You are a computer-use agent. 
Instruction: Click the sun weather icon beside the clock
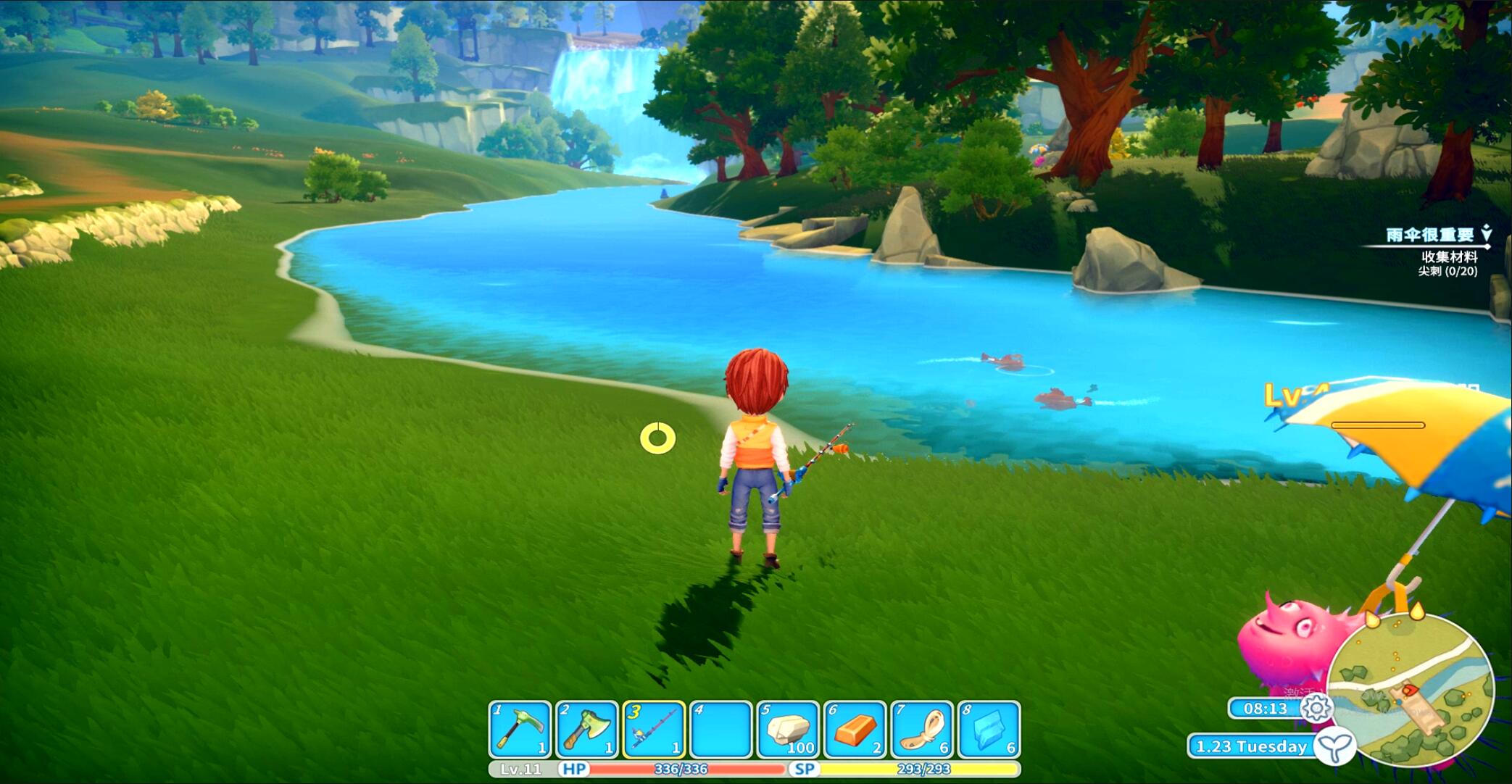[x=1316, y=708]
